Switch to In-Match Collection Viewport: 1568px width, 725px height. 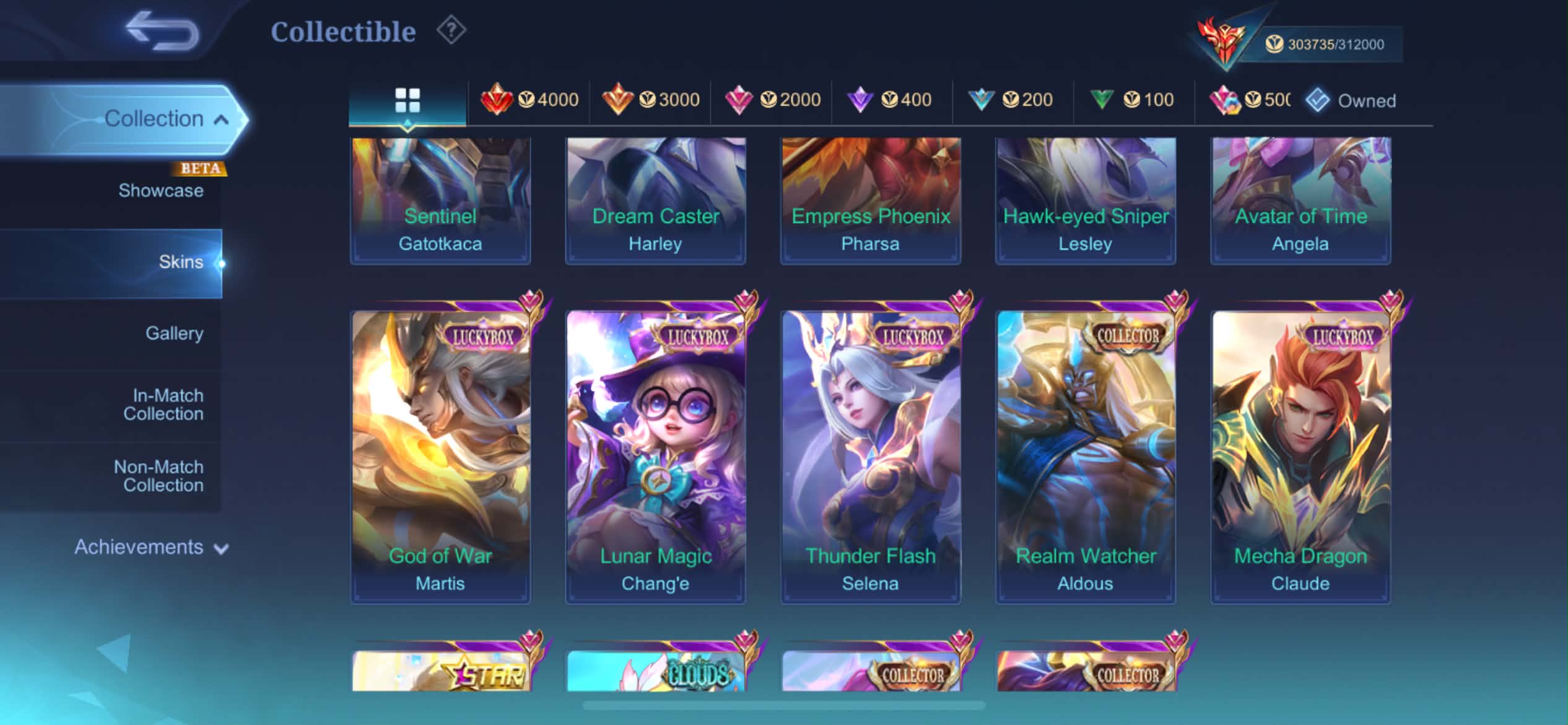tap(164, 405)
